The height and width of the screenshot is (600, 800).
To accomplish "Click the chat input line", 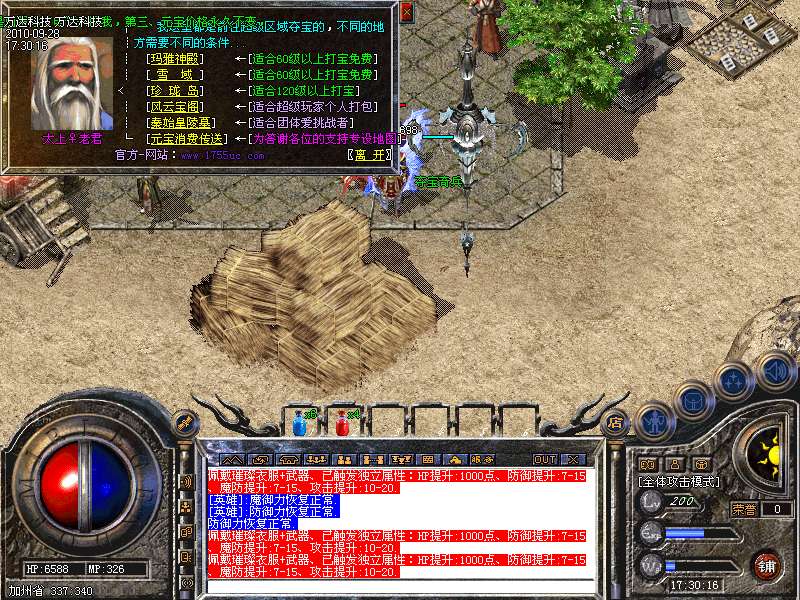I will point(400,586).
